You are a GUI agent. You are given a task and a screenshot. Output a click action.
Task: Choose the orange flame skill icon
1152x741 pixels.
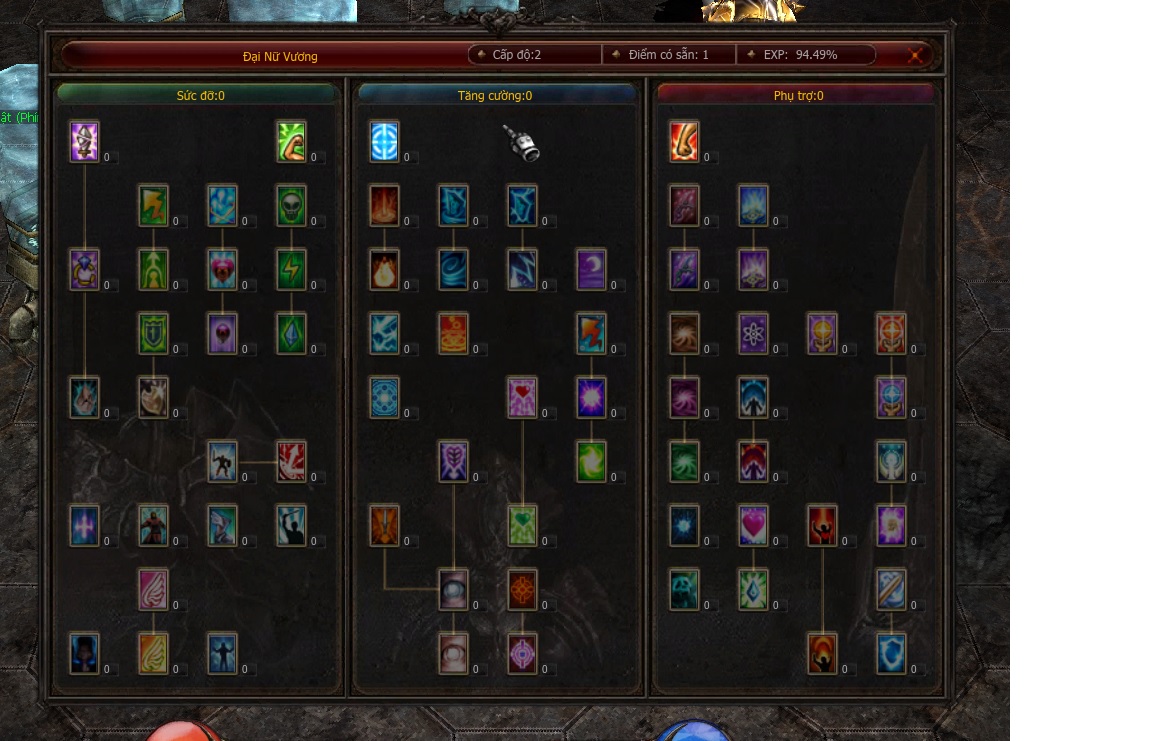(x=384, y=270)
